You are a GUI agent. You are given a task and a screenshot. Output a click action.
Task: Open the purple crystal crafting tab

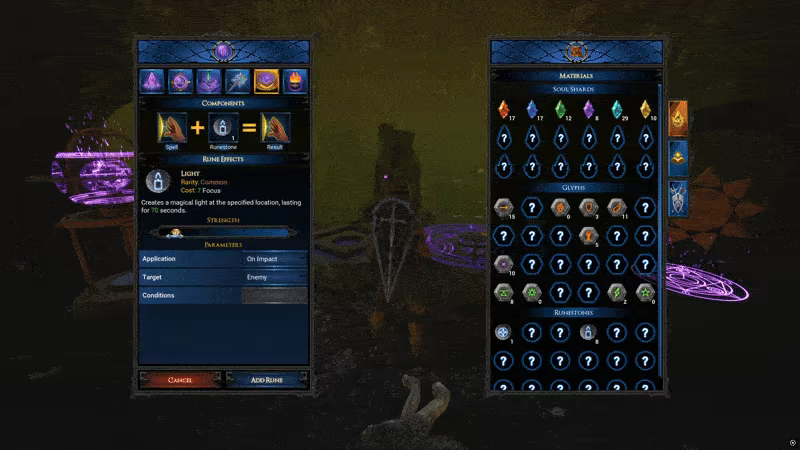click(x=153, y=81)
